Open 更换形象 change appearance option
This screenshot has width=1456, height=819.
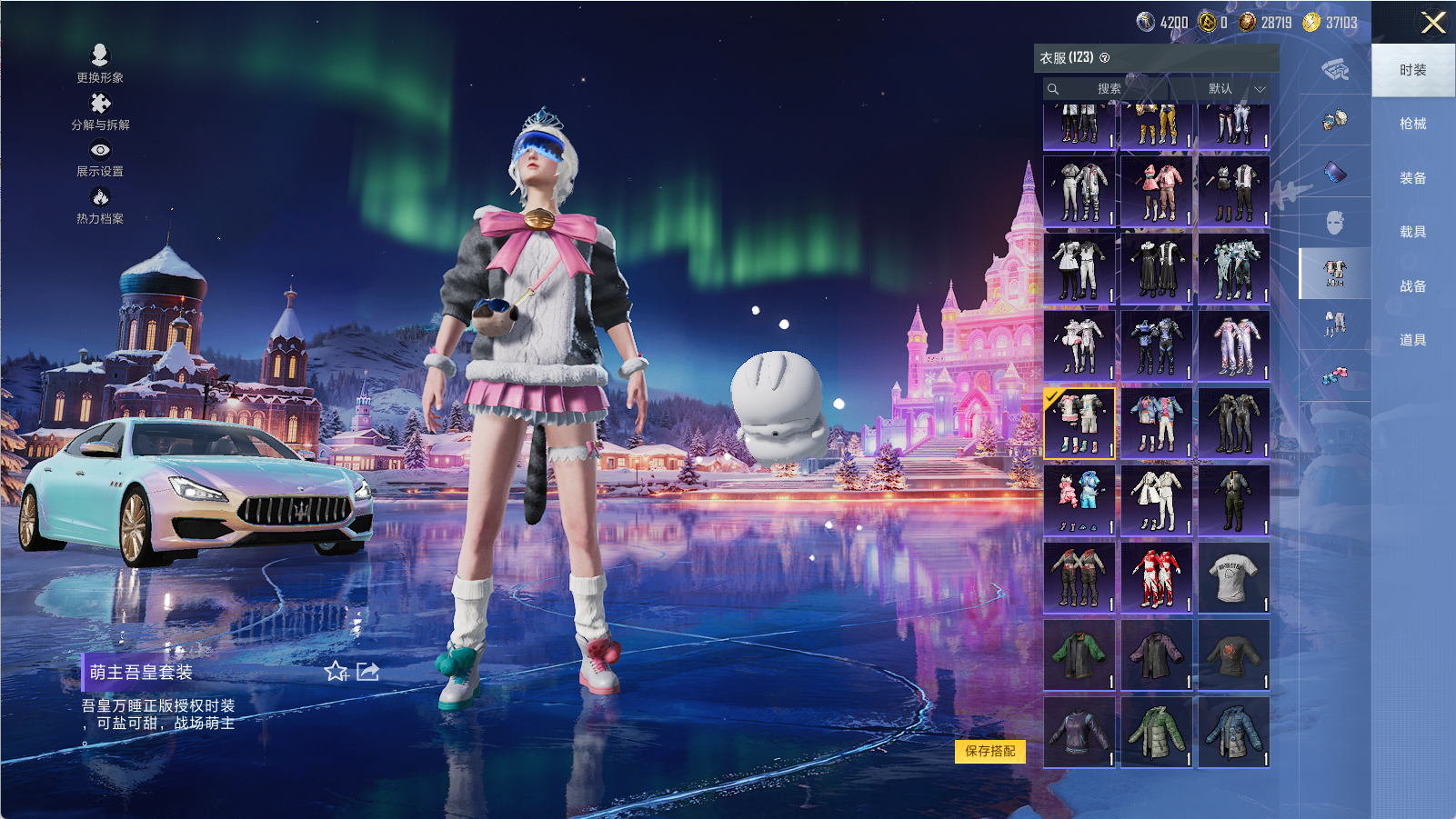tap(100, 64)
